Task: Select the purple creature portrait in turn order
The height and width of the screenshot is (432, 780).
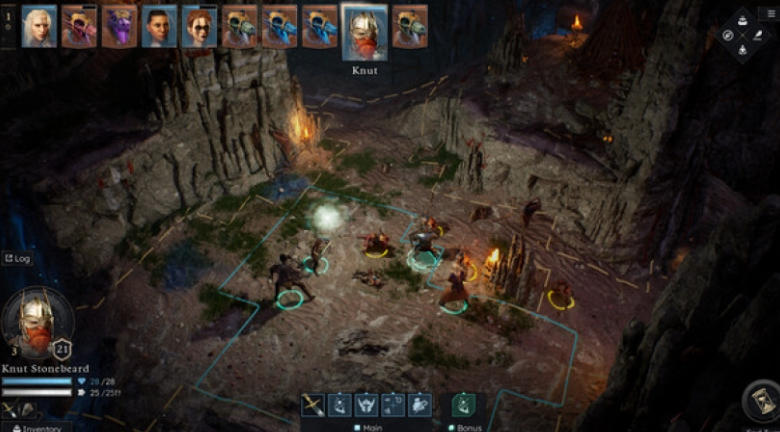Action: (119, 27)
